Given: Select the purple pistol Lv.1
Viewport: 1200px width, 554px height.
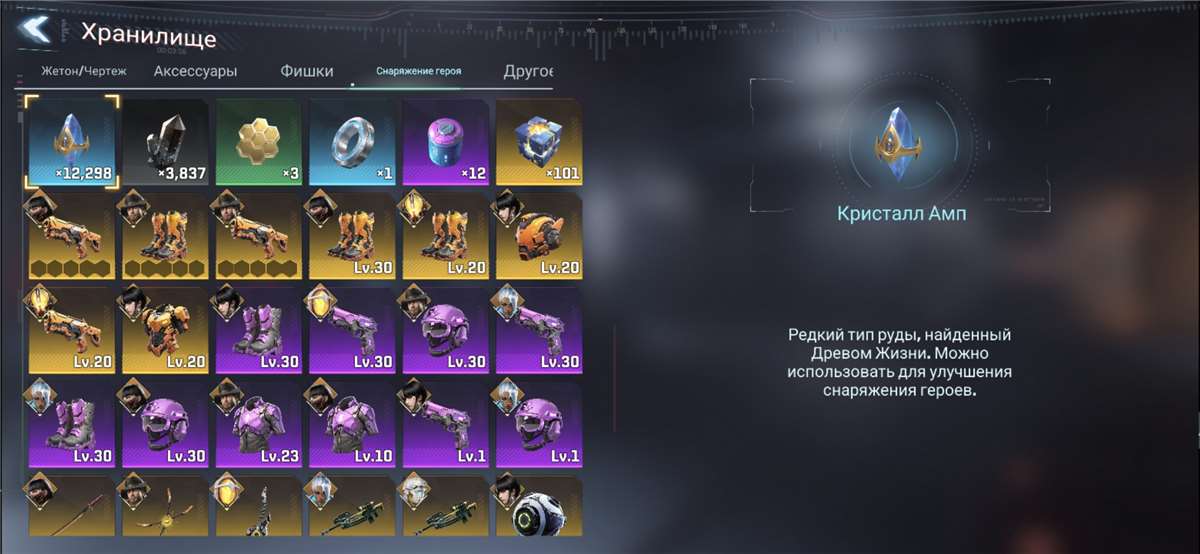Looking at the screenshot, I should pos(446,423).
